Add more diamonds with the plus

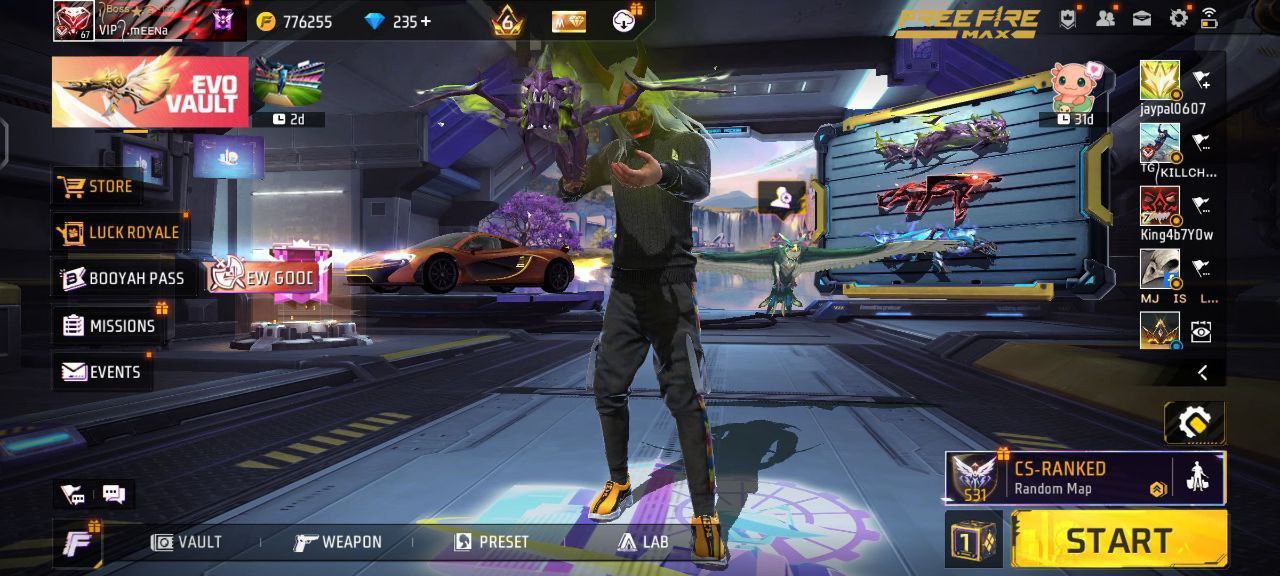tap(427, 21)
